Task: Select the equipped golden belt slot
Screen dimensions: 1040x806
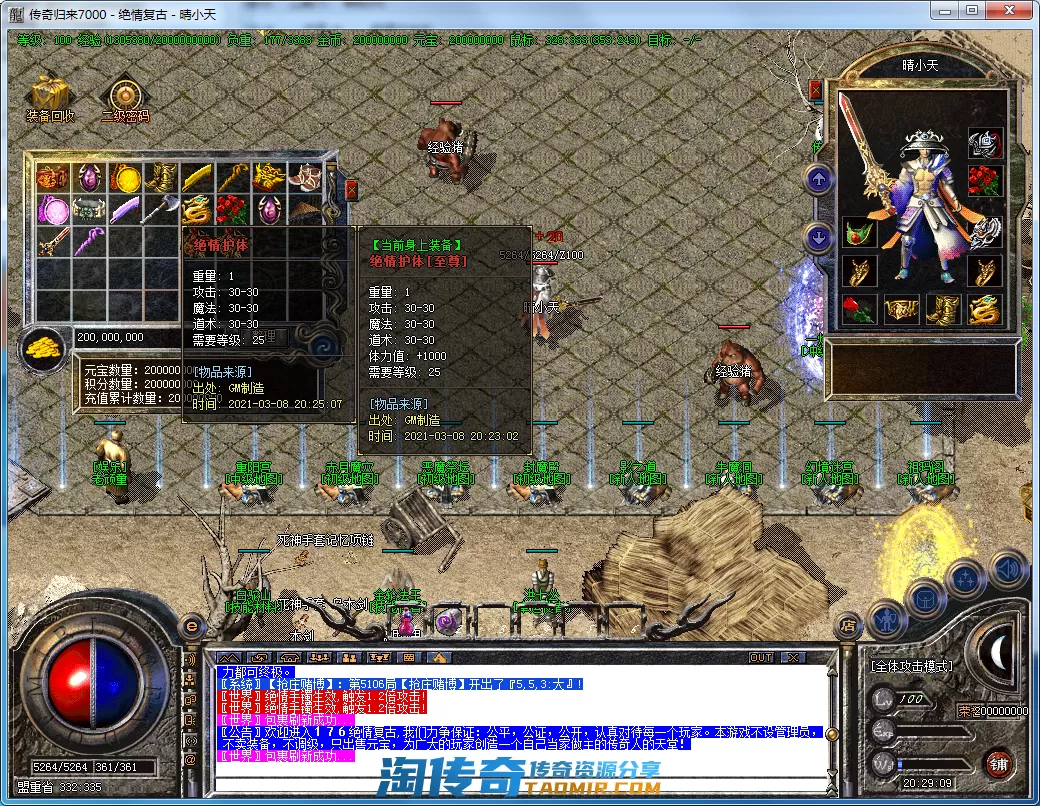Action: pos(901,309)
